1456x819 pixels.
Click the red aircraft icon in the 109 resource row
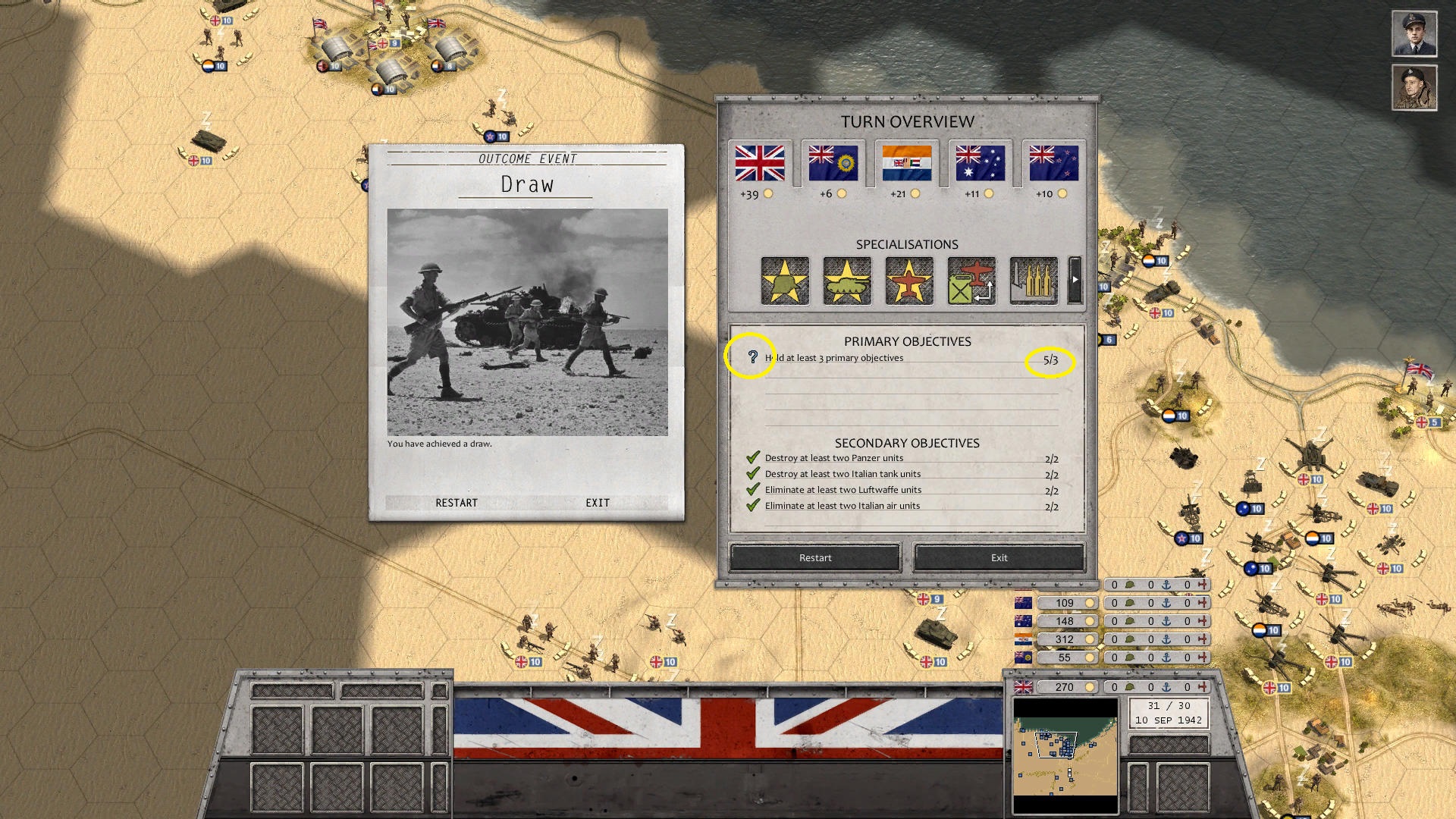[1202, 603]
